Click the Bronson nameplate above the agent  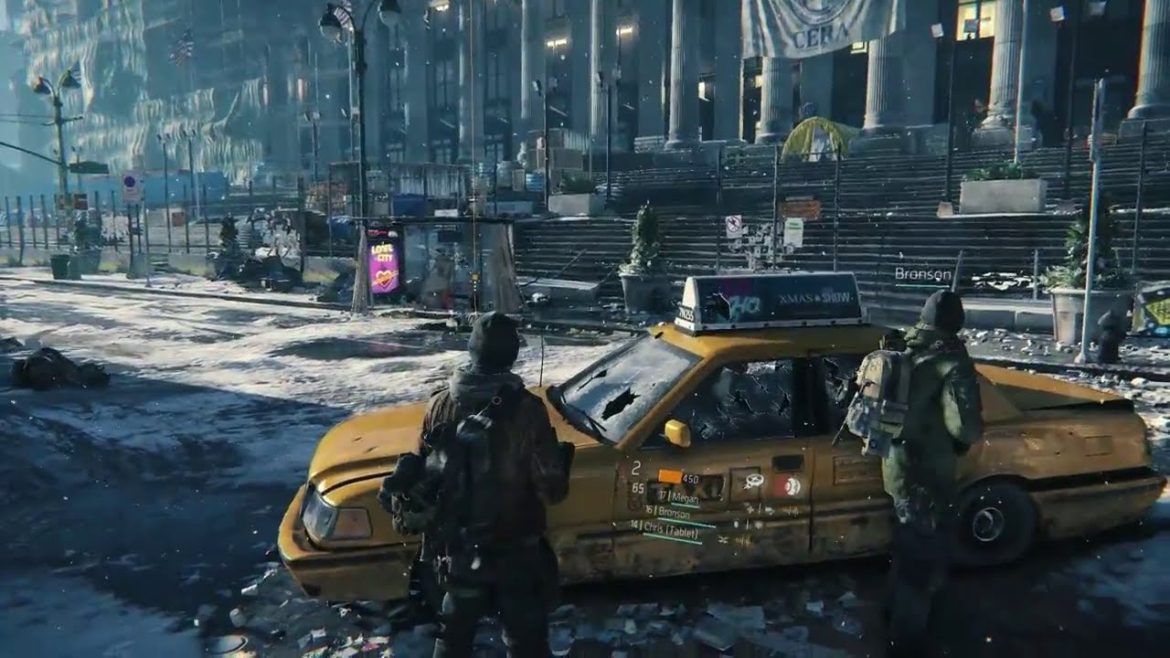pos(922,274)
